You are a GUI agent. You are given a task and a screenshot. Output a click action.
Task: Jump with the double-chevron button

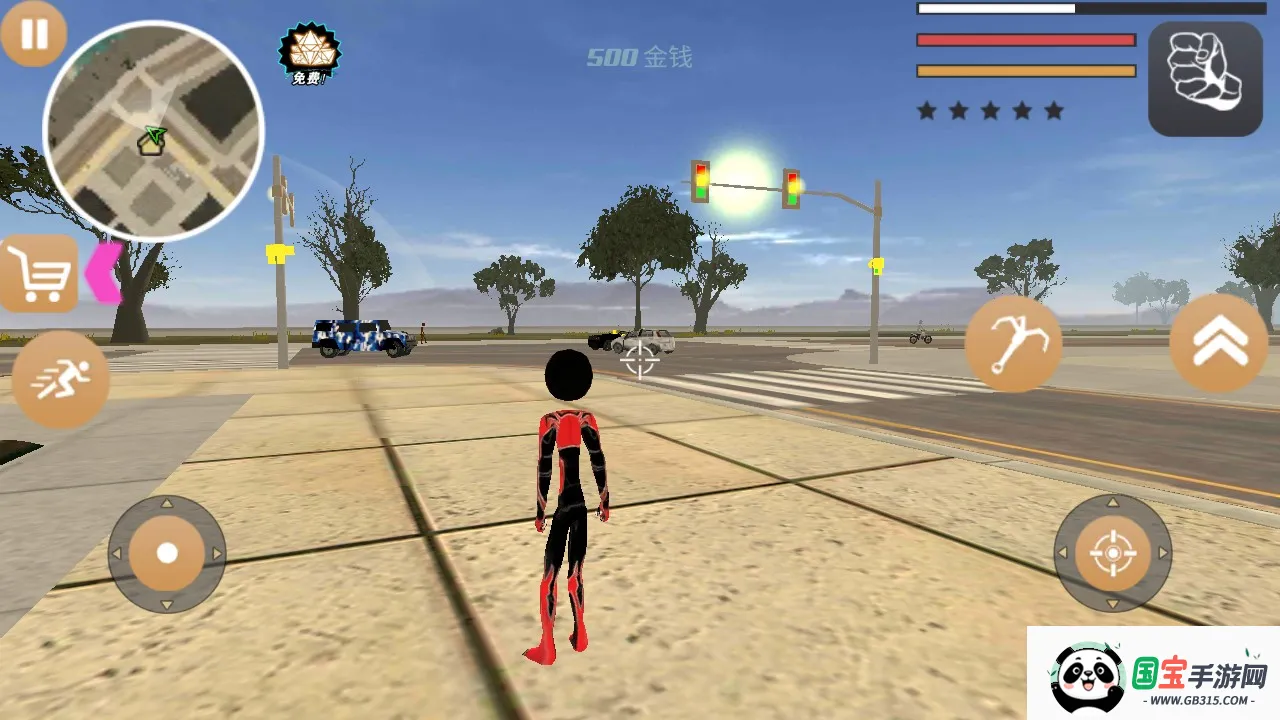[x=1219, y=343]
